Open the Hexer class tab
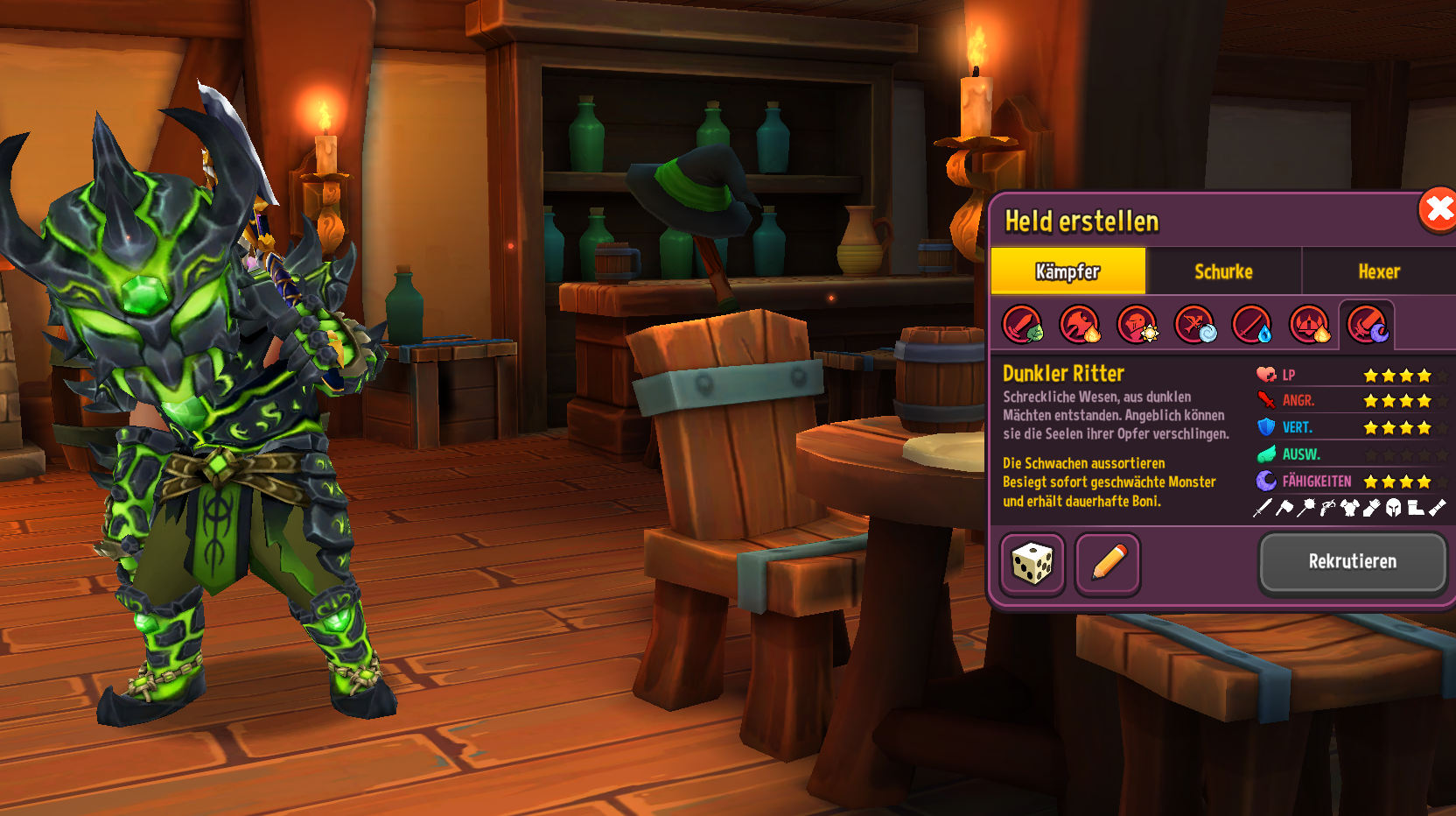This screenshot has height=816, width=1456. [1379, 271]
